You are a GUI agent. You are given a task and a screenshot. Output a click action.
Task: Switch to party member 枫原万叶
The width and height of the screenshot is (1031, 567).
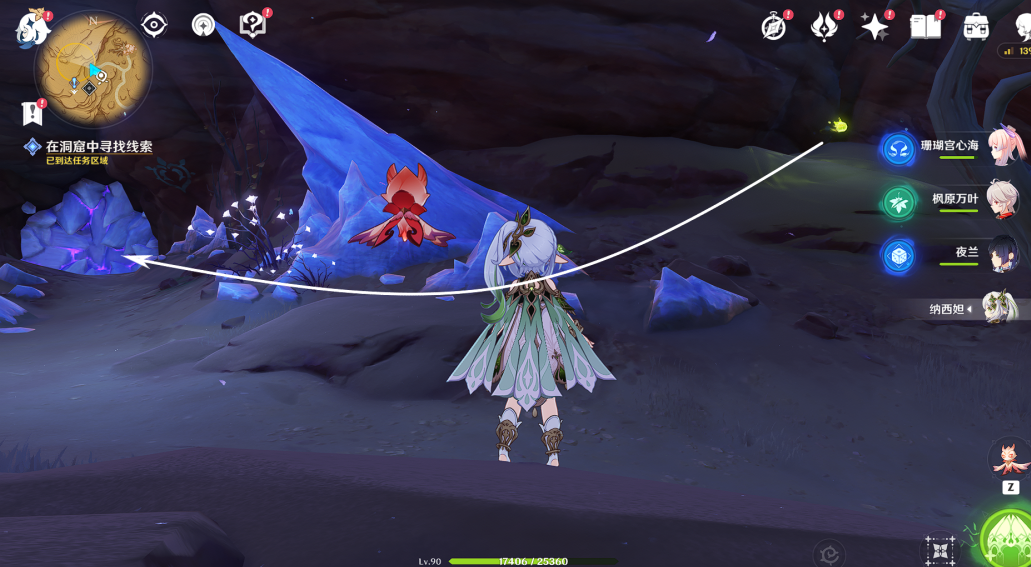1002,200
